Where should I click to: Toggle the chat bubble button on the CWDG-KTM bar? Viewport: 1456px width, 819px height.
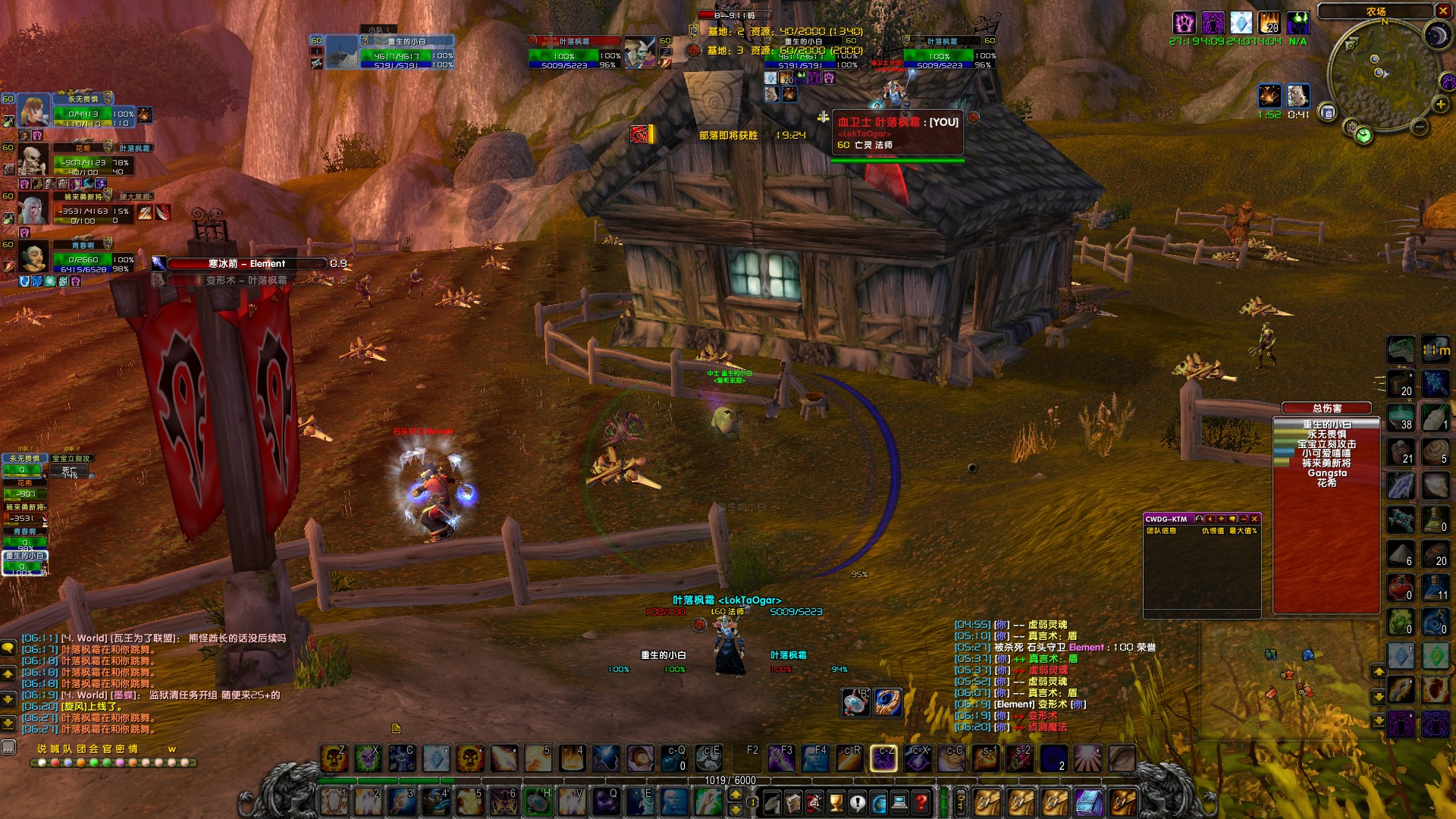[x=1232, y=519]
